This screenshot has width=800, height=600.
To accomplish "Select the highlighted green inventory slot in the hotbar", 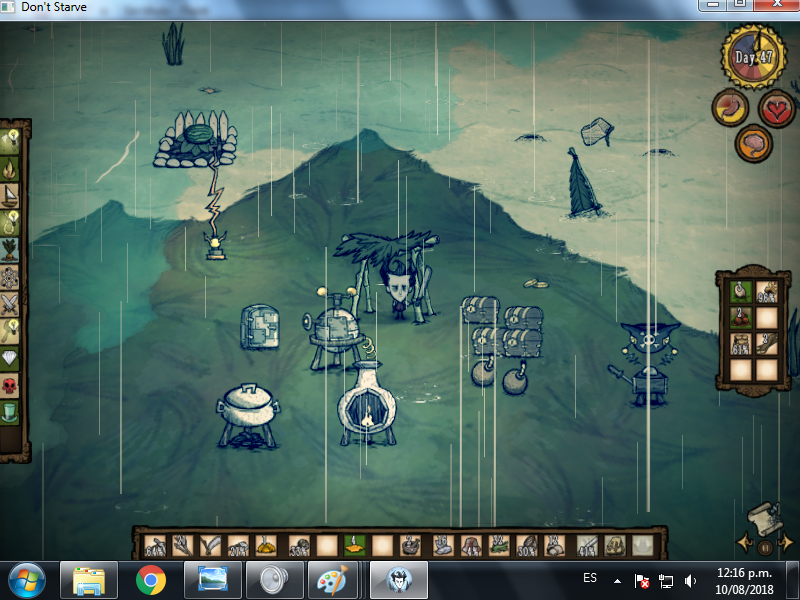I will coord(353,546).
